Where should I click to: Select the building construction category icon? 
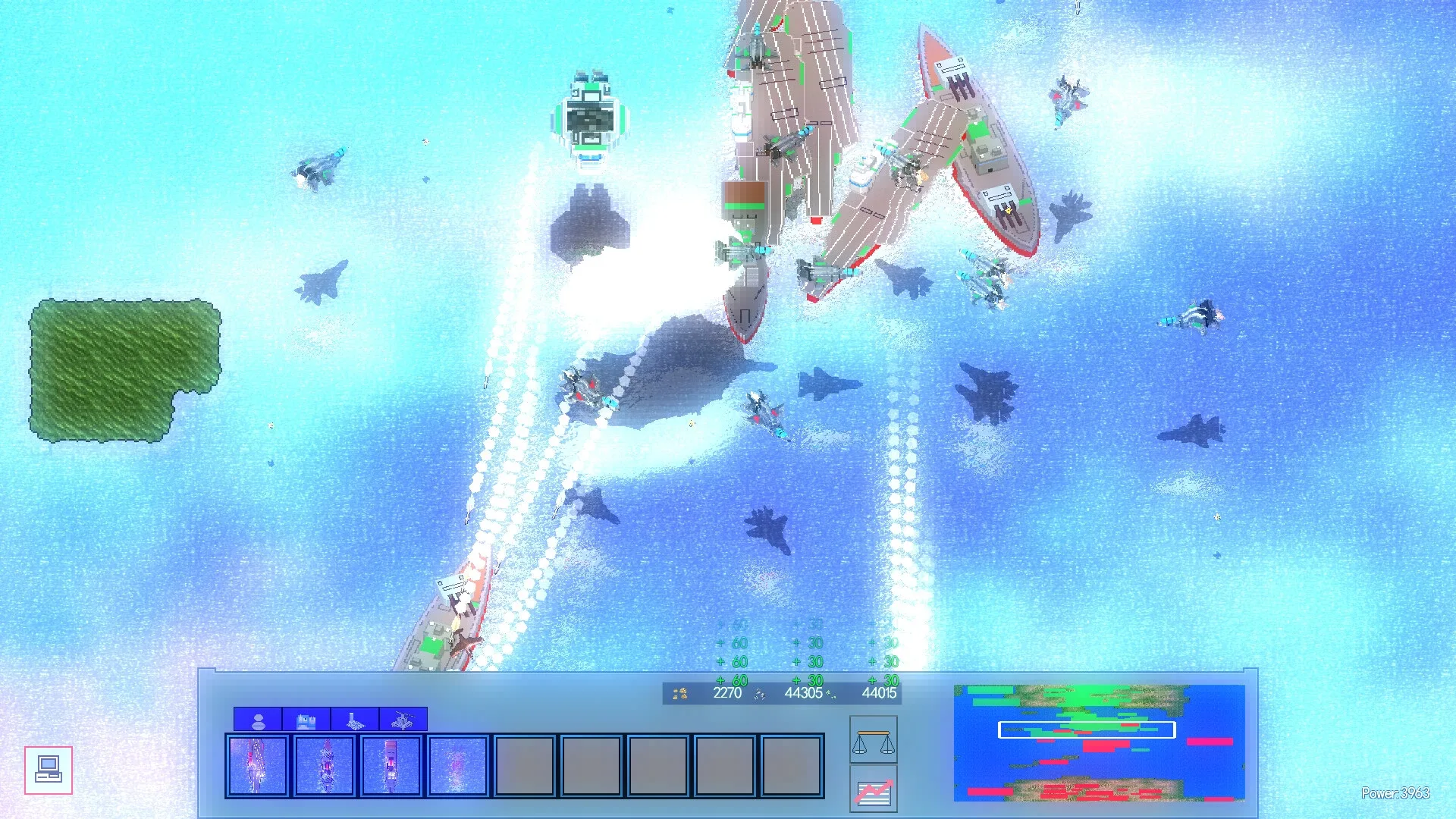click(x=306, y=720)
